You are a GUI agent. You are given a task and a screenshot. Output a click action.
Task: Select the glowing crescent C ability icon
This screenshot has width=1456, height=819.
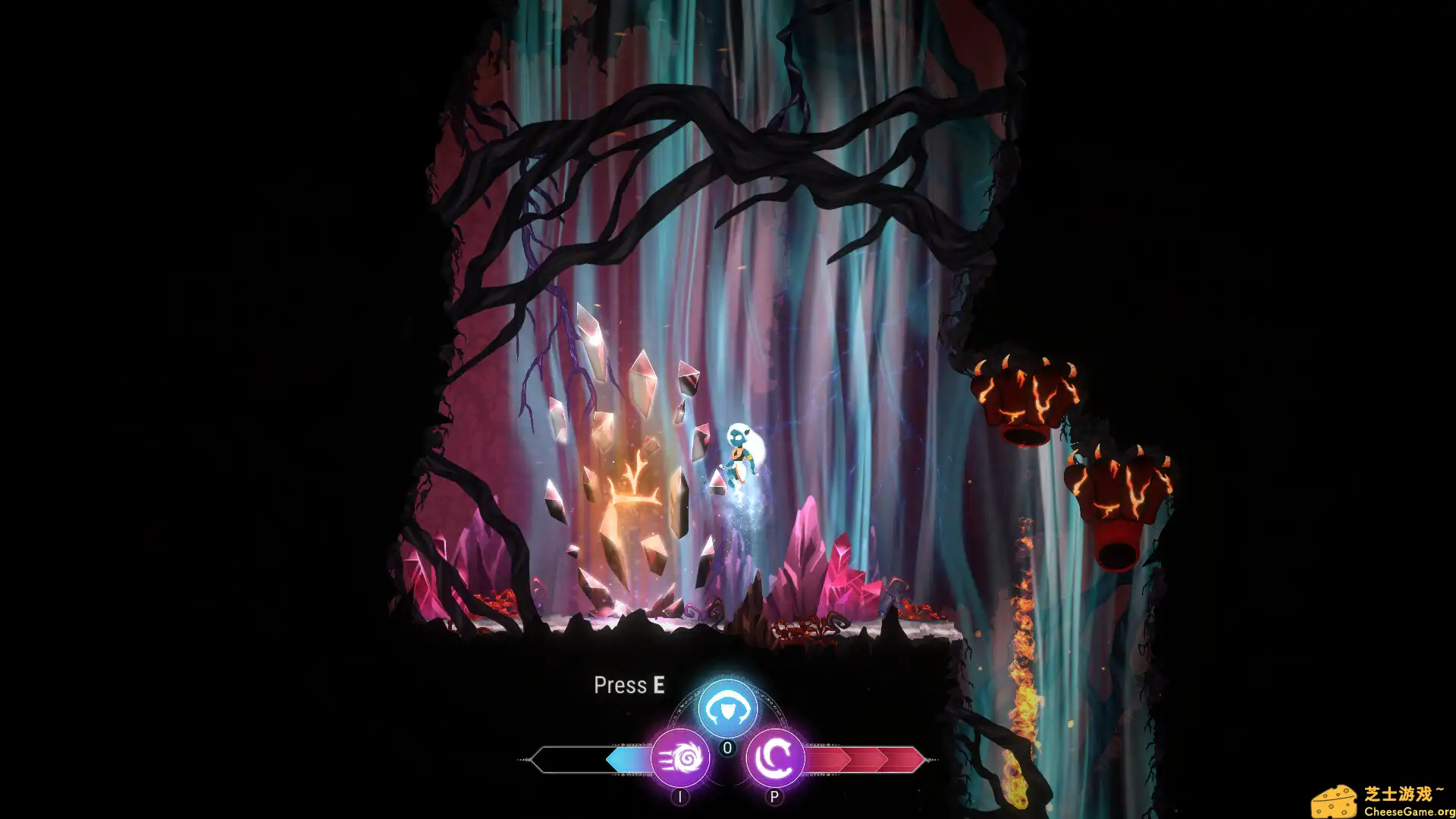[775, 756]
